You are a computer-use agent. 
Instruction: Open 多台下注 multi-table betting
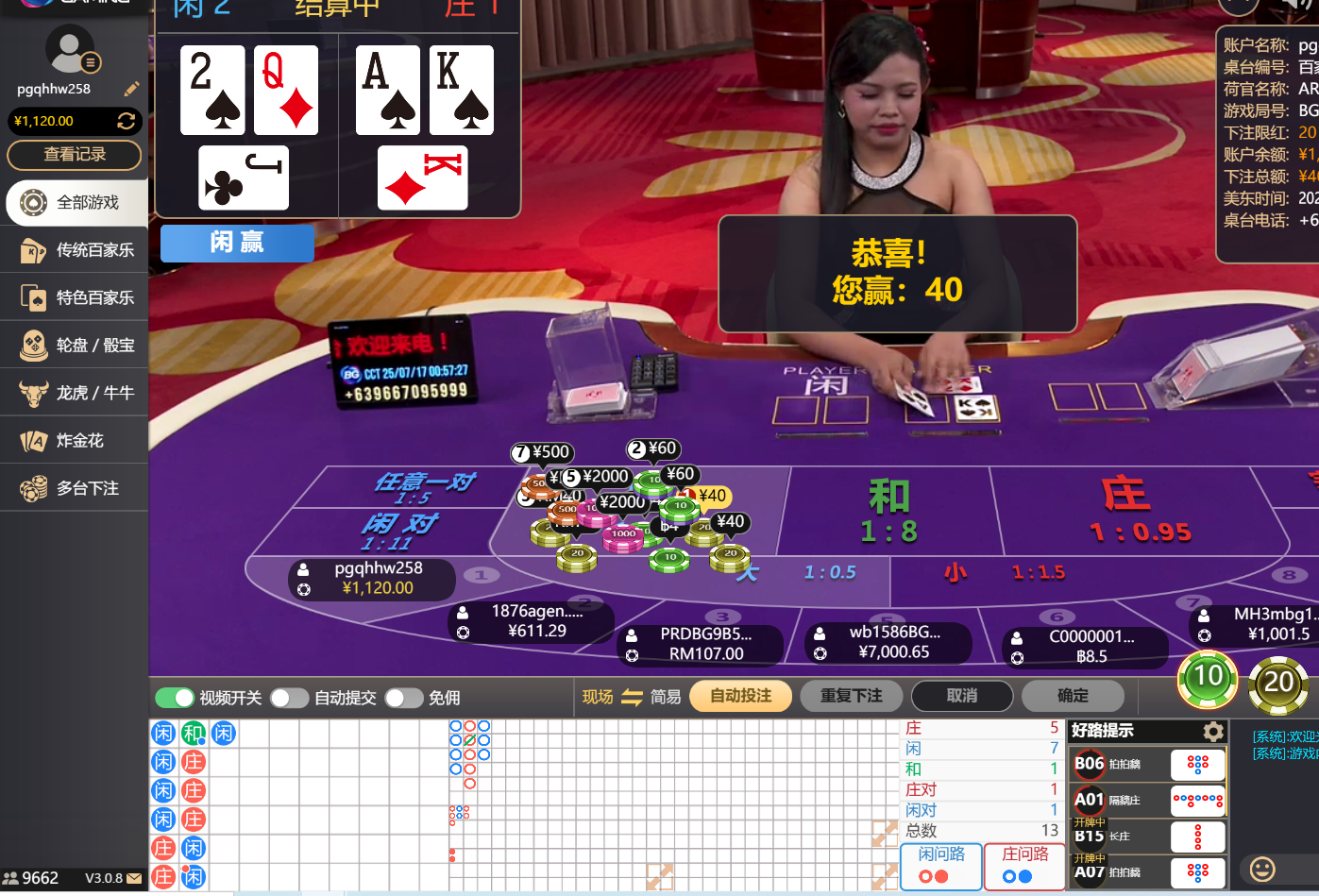click(x=76, y=488)
